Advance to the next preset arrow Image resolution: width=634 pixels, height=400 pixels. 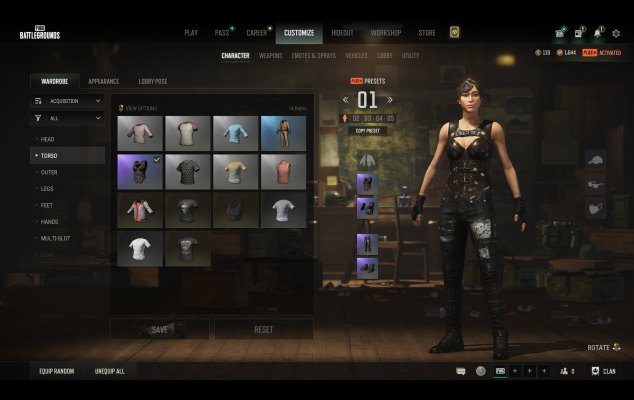pyautogui.click(x=392, y=100)
